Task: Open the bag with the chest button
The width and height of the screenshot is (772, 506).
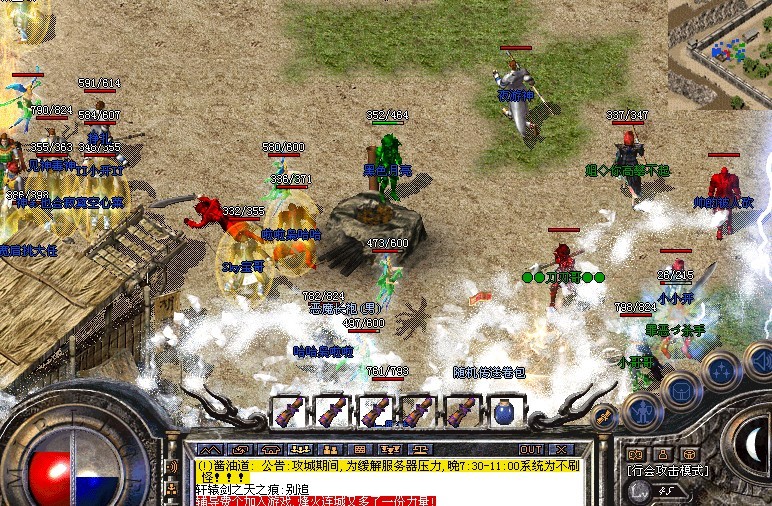Action: 681,390
